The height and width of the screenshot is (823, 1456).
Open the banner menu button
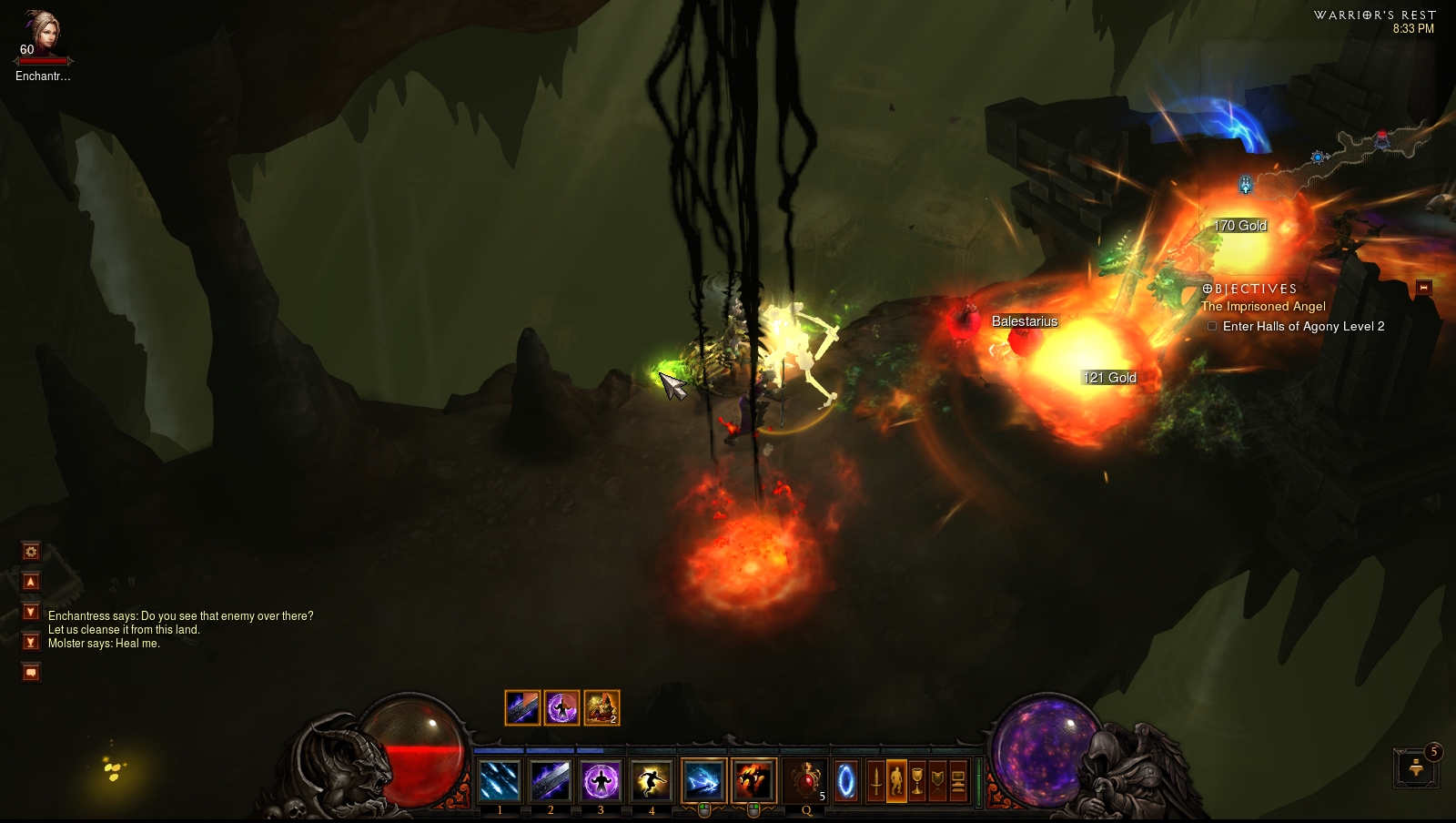[x=937, y=781]
